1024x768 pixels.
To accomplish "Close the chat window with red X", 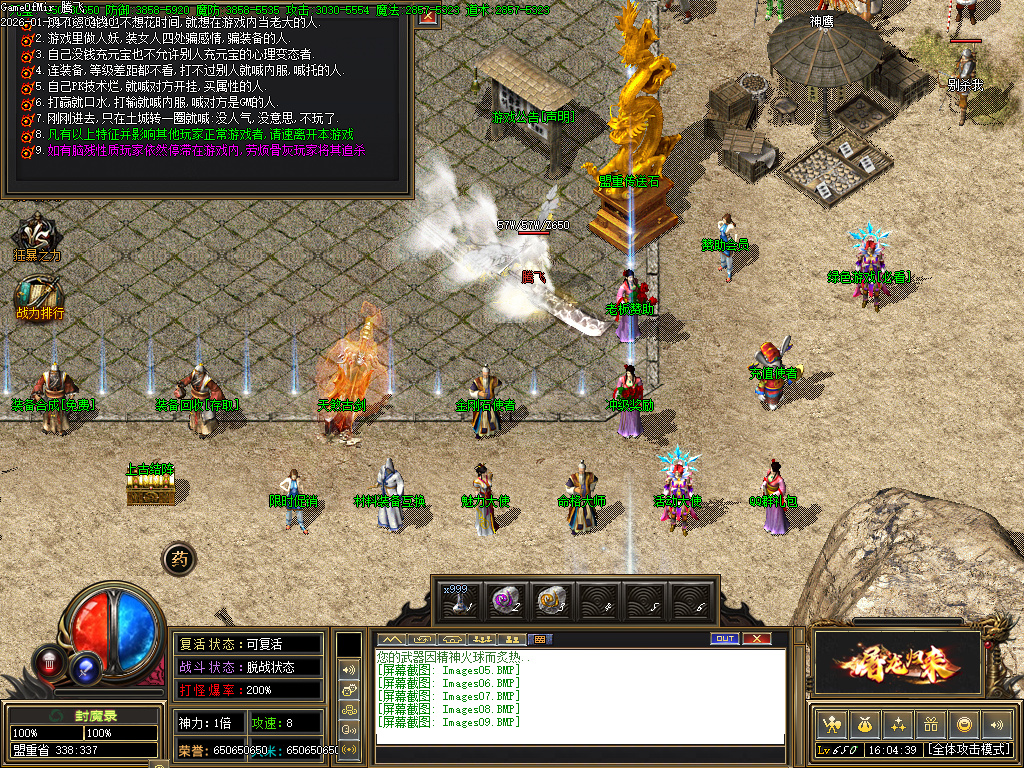I will coord(757,638).
